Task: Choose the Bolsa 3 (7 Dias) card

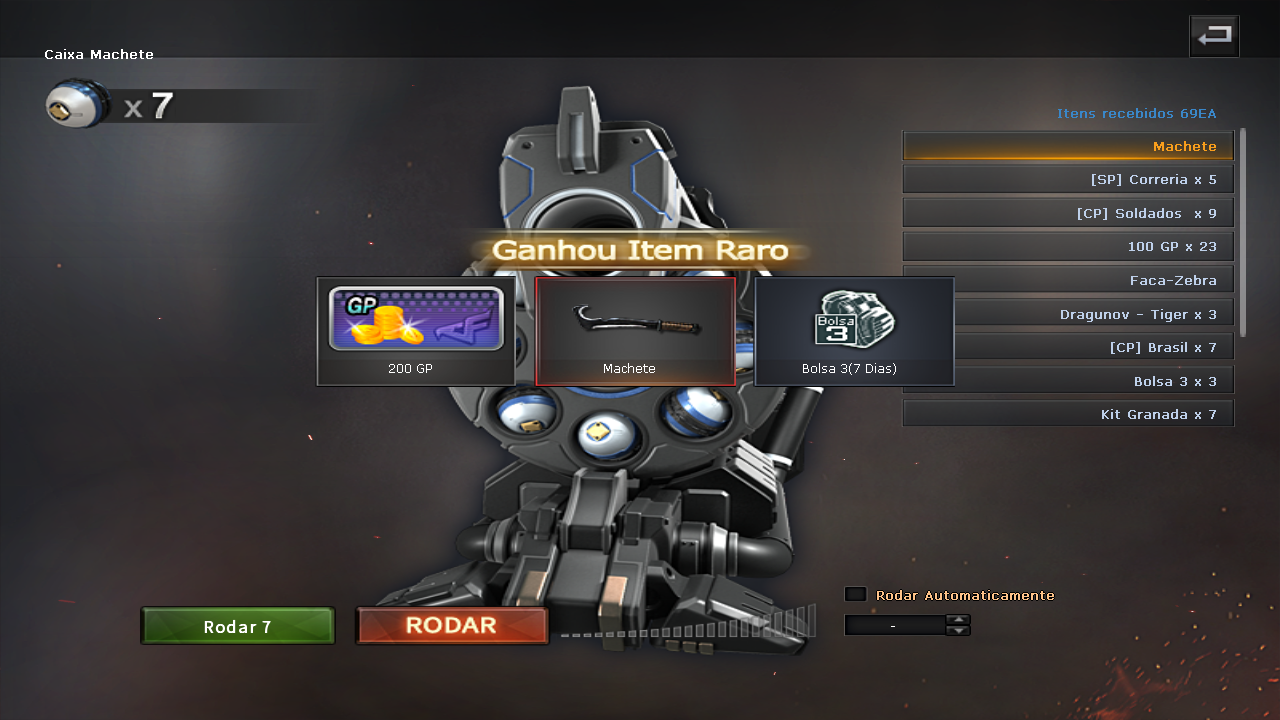Action: [x=854, y=331]
